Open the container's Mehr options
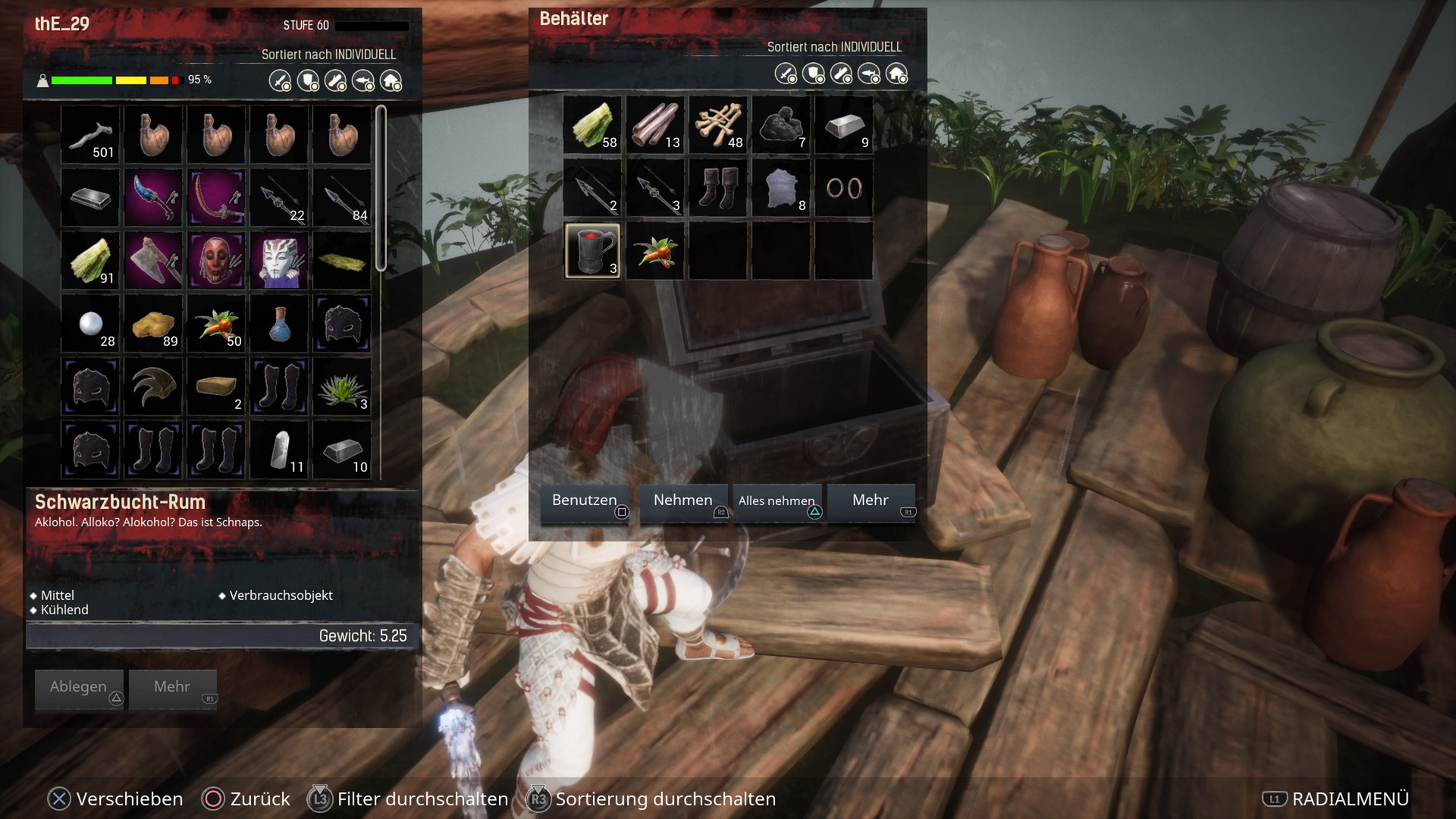The image size is (1456, 819). point(871,501)
